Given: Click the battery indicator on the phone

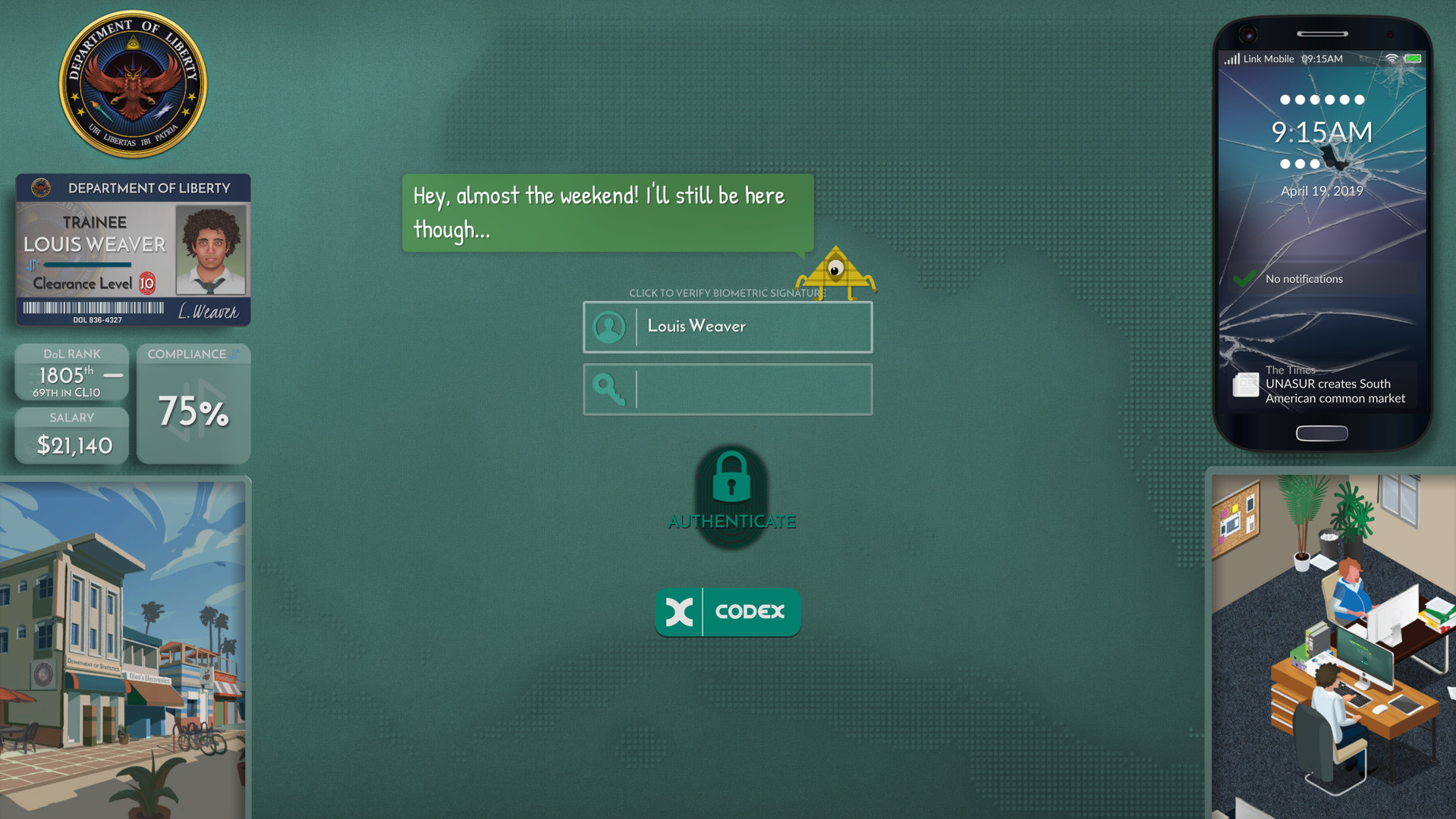Looking at the screenshot, I should pos(1413,58).
